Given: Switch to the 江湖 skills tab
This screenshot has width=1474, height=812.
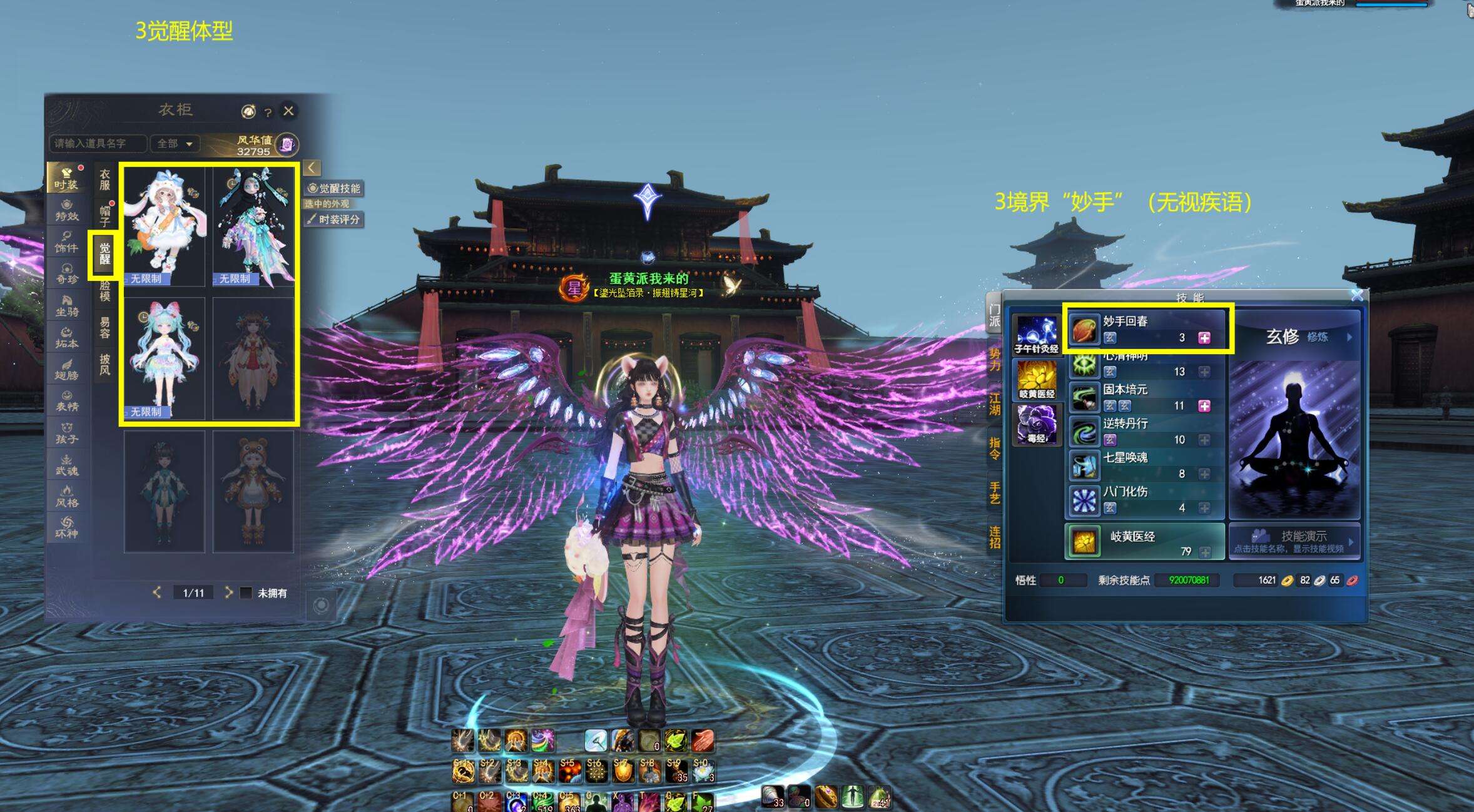Looking at the screenshot, I should pos(994,403).
